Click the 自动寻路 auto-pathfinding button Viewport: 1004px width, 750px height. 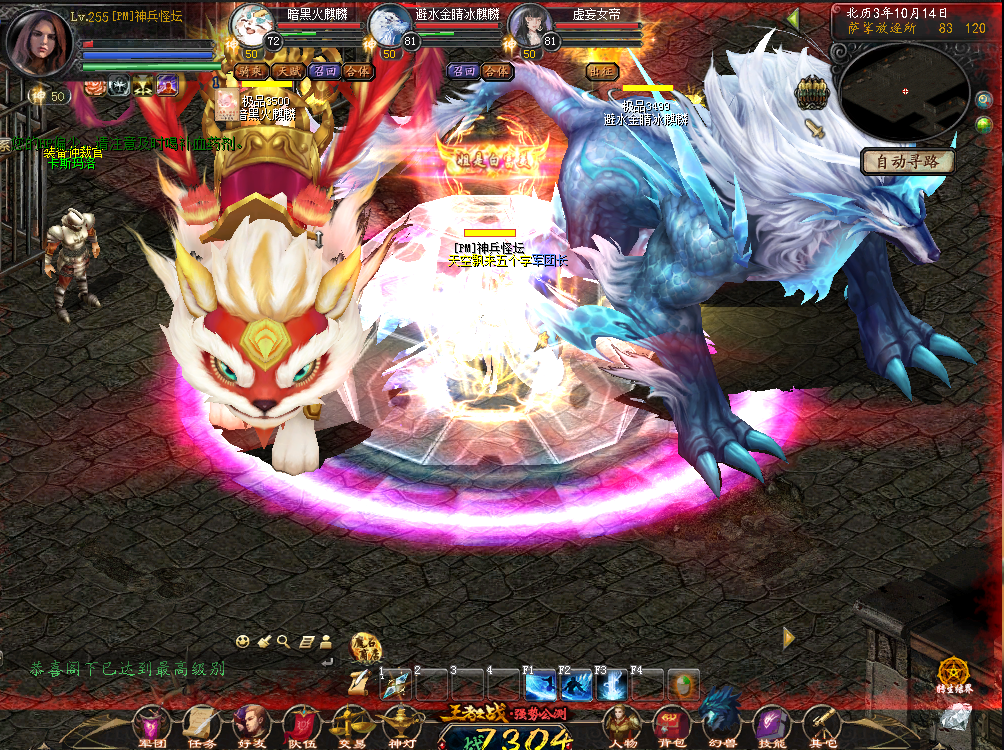(x=907, y=161)
